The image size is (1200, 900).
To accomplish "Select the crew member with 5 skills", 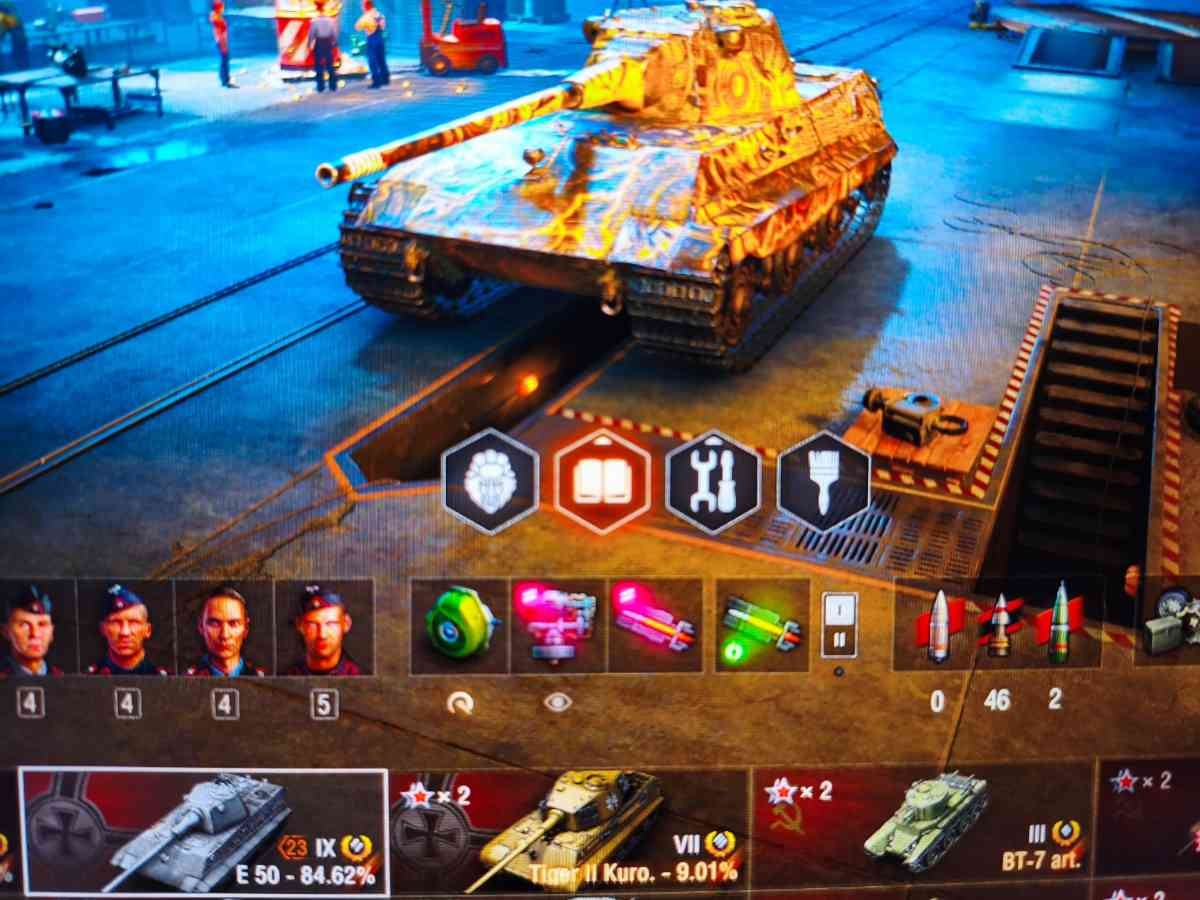I will 324,627.
